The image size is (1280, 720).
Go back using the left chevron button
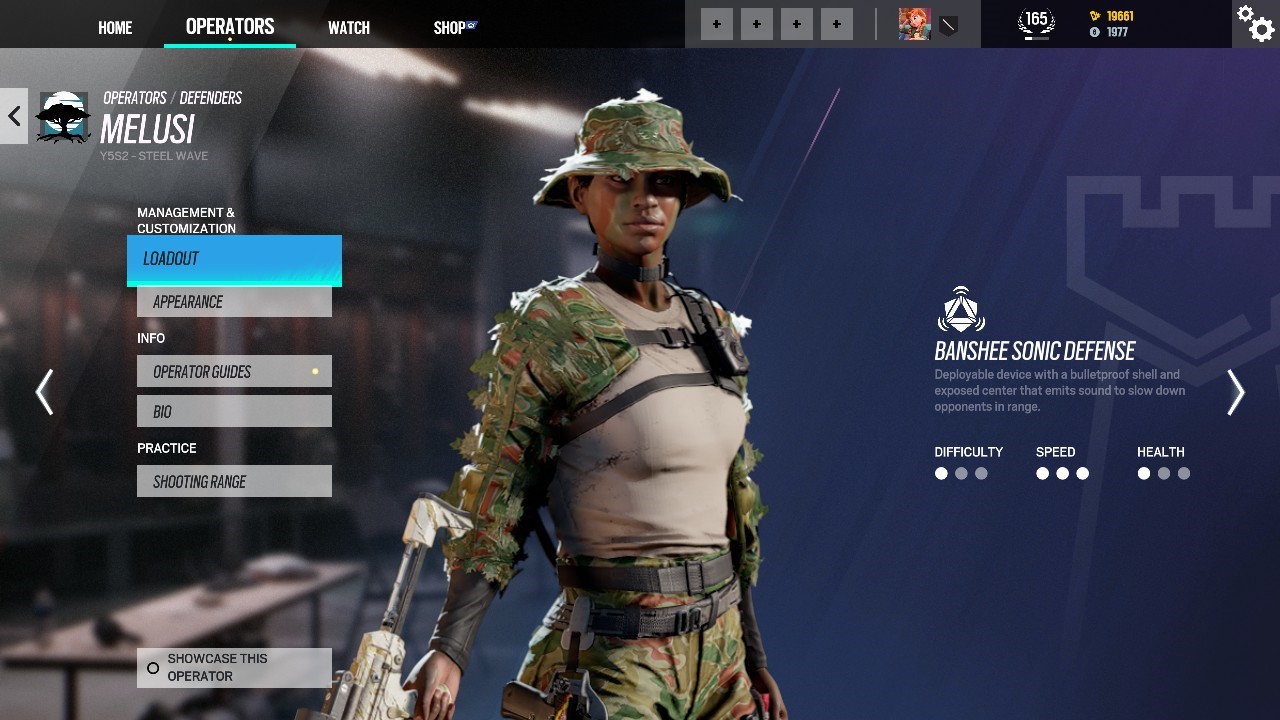point(14,116)
